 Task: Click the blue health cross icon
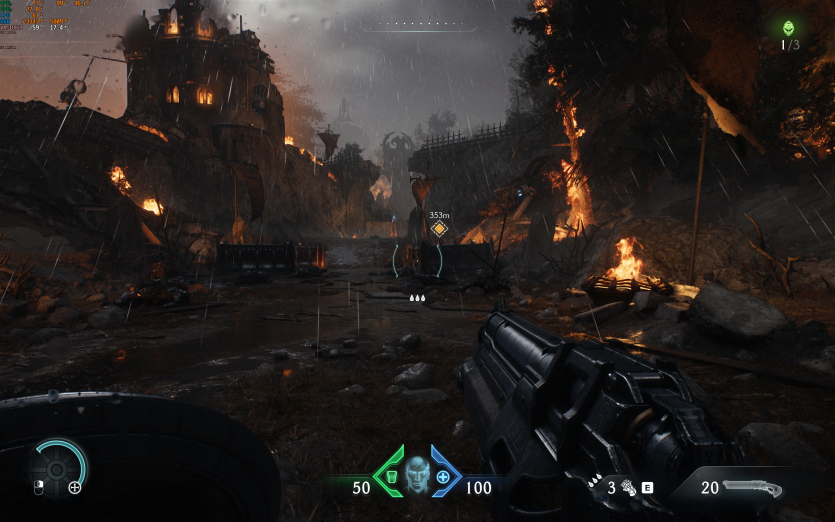coord(443,475)
